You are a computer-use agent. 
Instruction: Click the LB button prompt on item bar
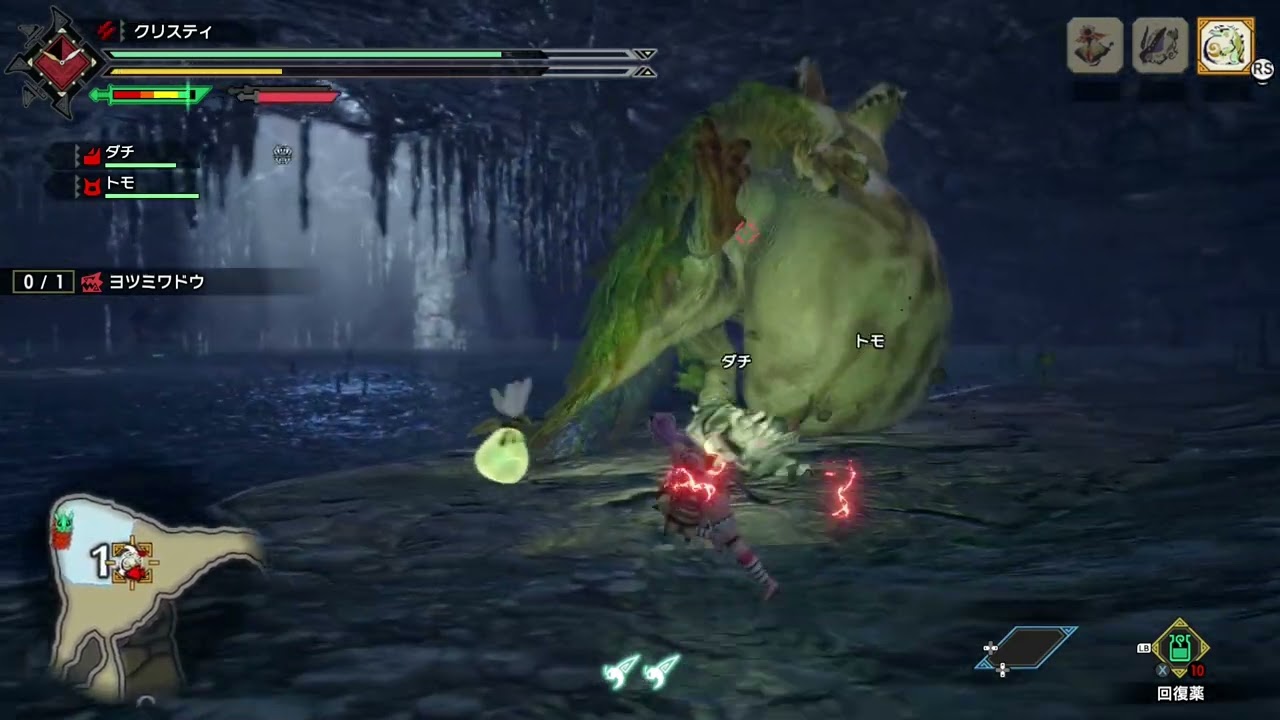pos(1144,649)
